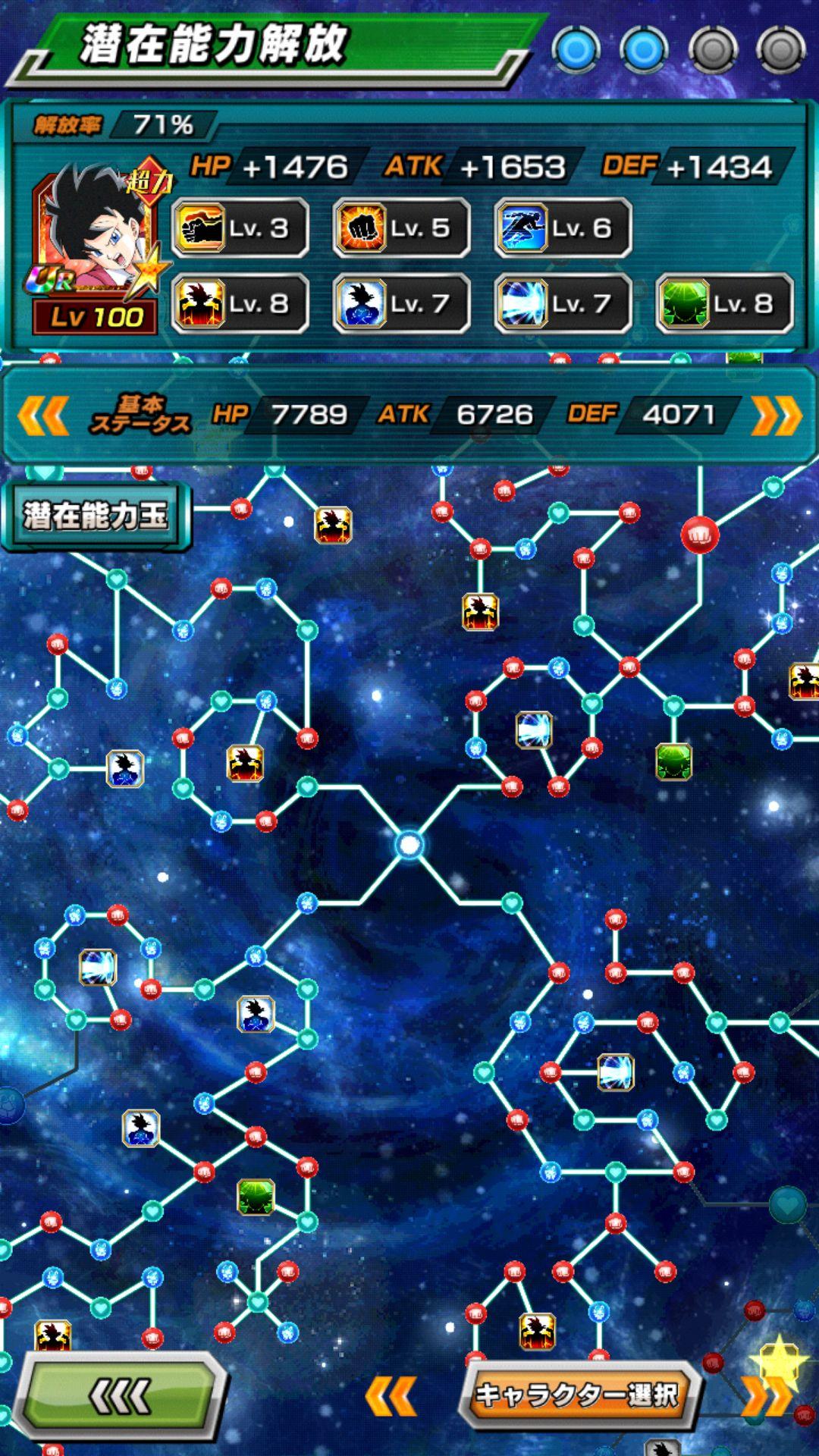Tap the character portrait thumbnail
The image size is (819, 1456).
(x=96, y=243)
